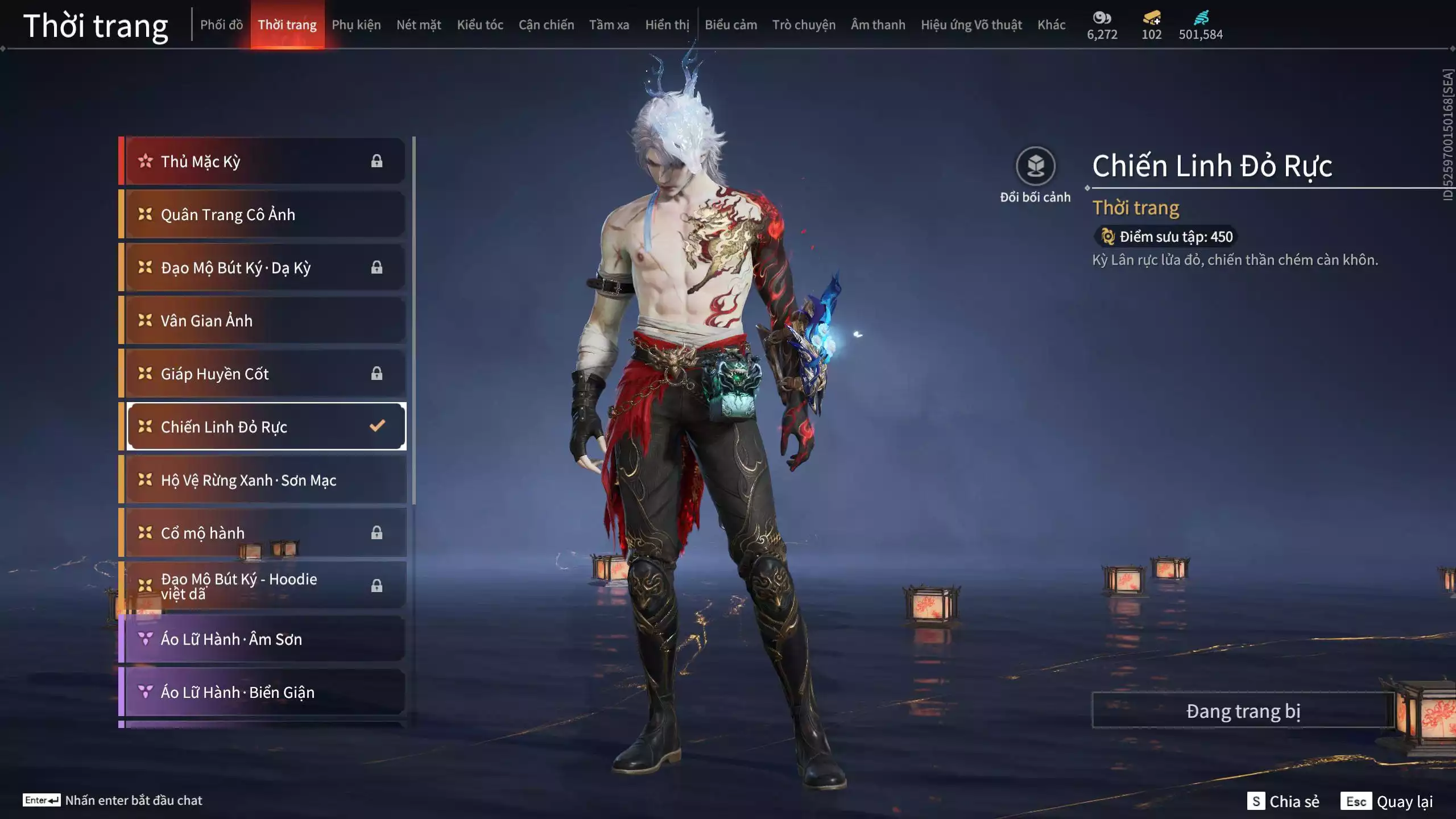
Task: Click the Đổi bối cảnh background icon
Action: click(1035, 167)
